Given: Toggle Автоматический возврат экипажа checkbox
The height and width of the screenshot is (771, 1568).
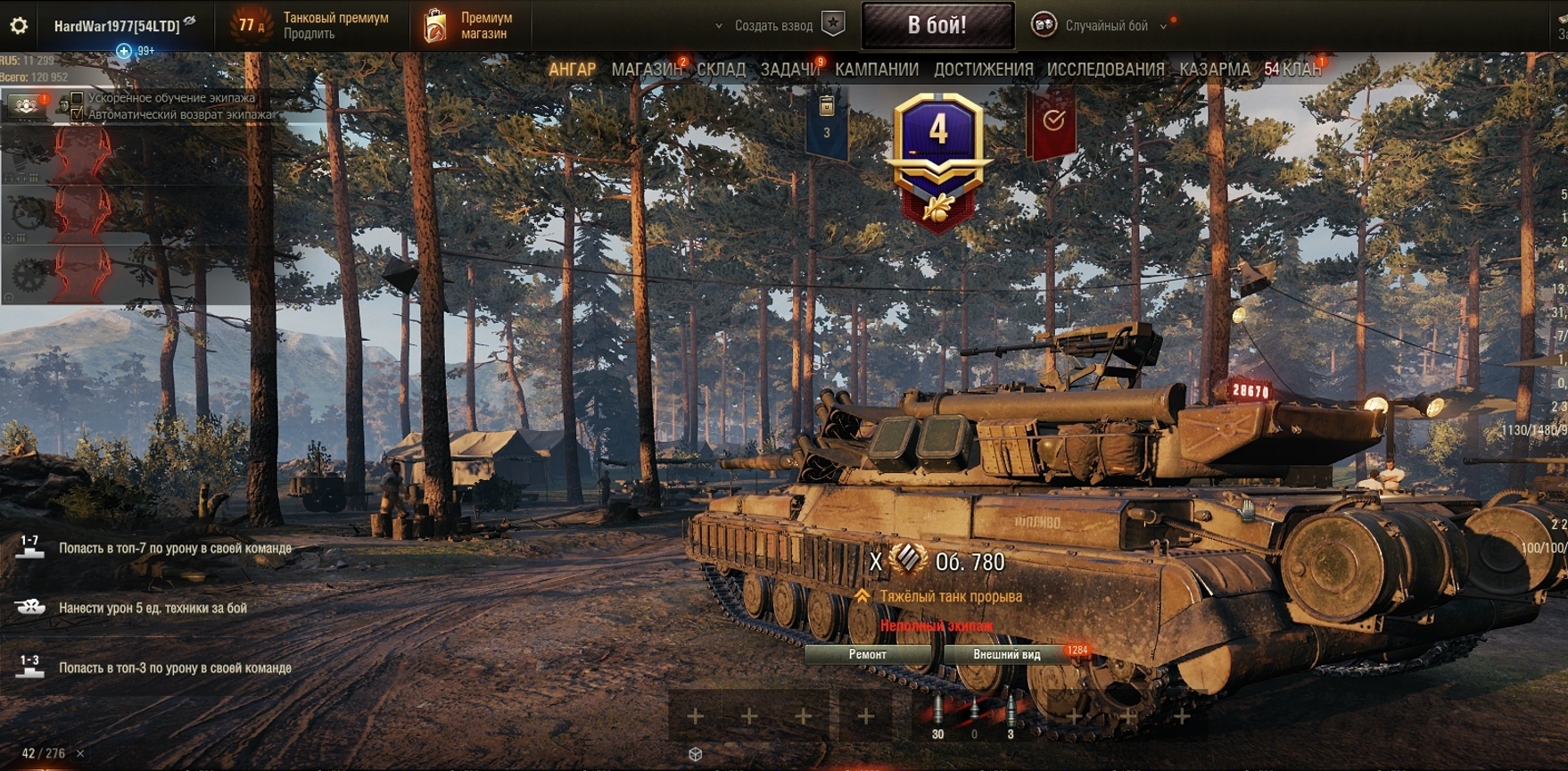Looking at the screenshot, I should [78, 114].
